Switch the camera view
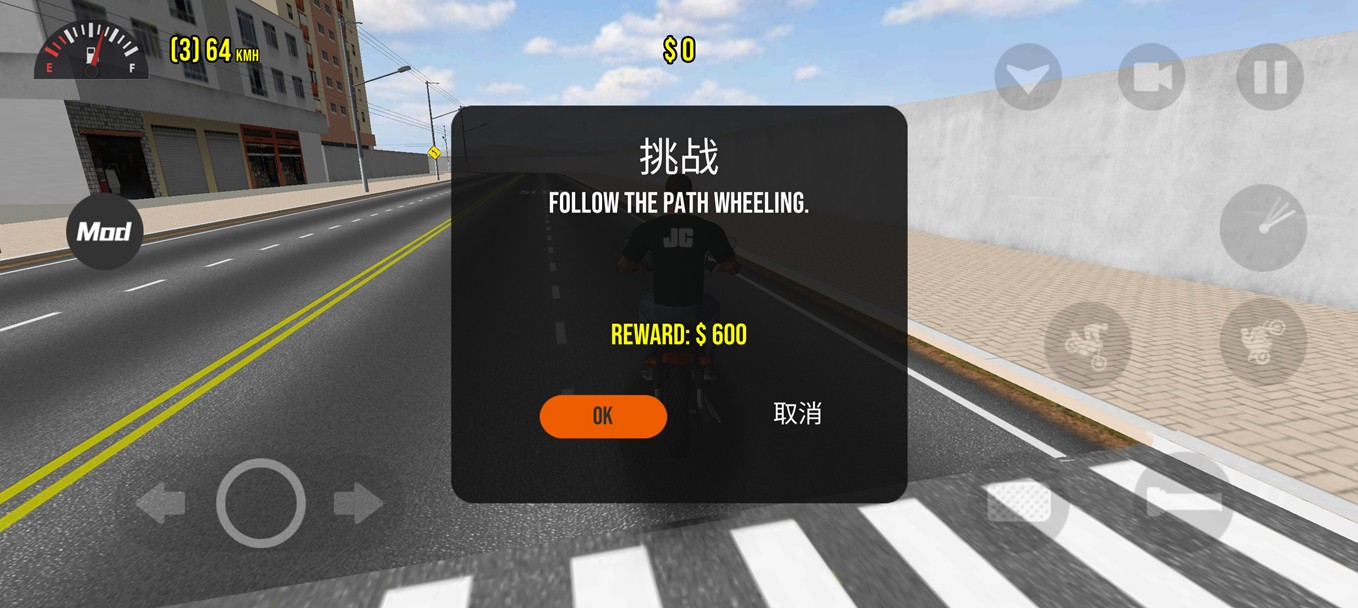This screenshot has height=608, width=1358. click(1151, 77)
